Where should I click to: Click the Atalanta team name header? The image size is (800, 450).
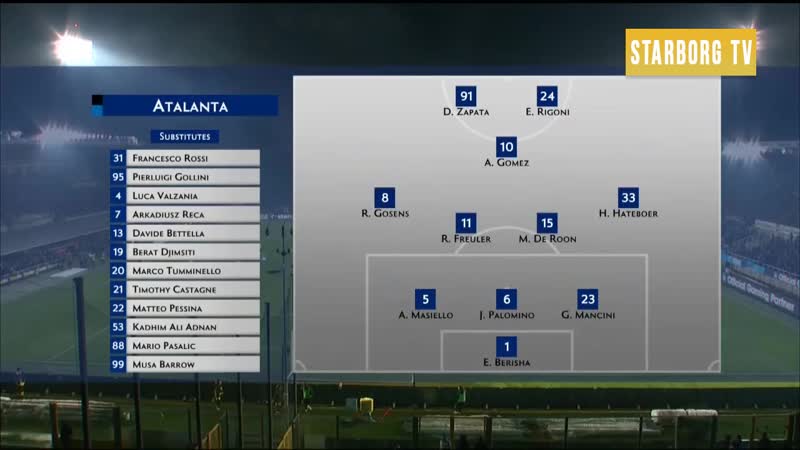pos(190,105)
